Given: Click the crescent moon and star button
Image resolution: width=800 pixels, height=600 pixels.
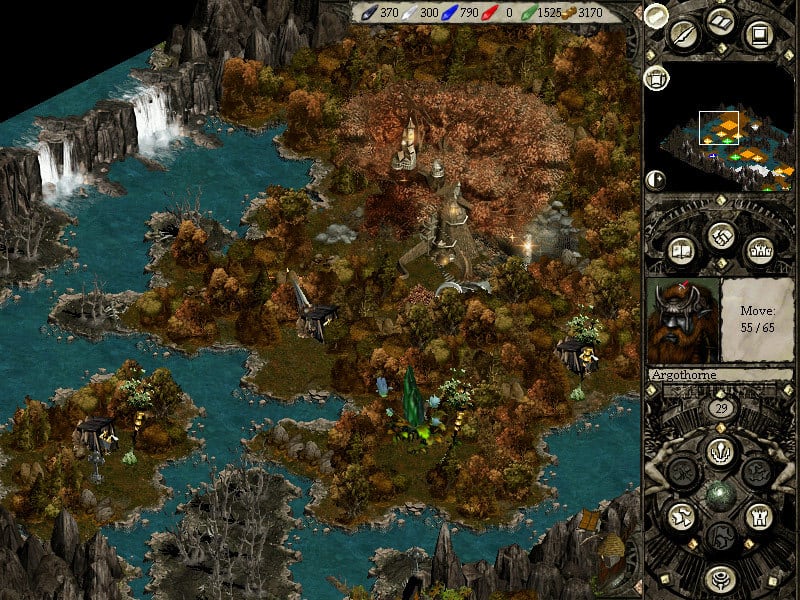Looking at the screenshot, I should pyautogui.click(x=656, y=180).
